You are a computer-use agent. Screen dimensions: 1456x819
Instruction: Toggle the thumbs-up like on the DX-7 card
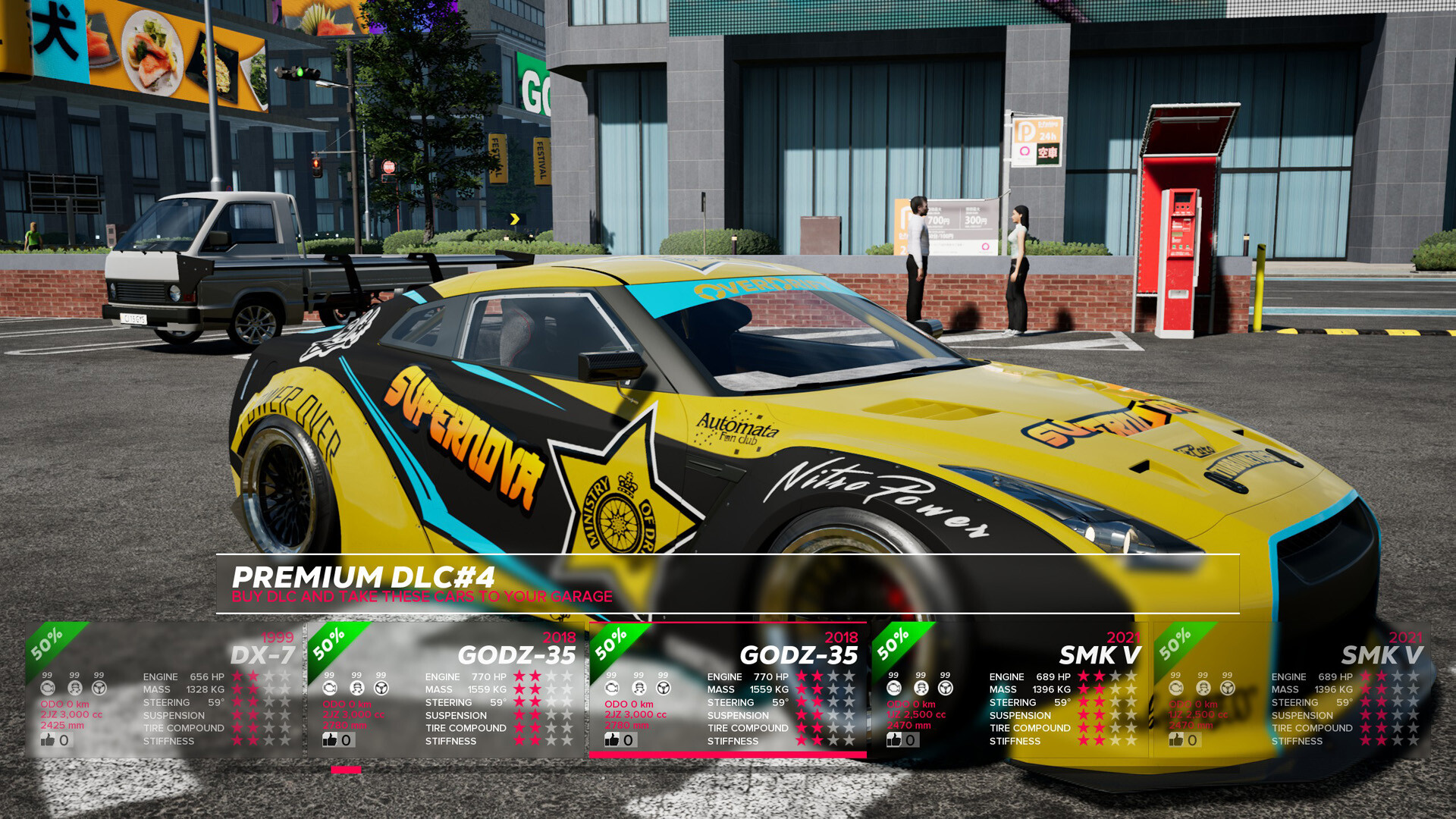point(47,739)
